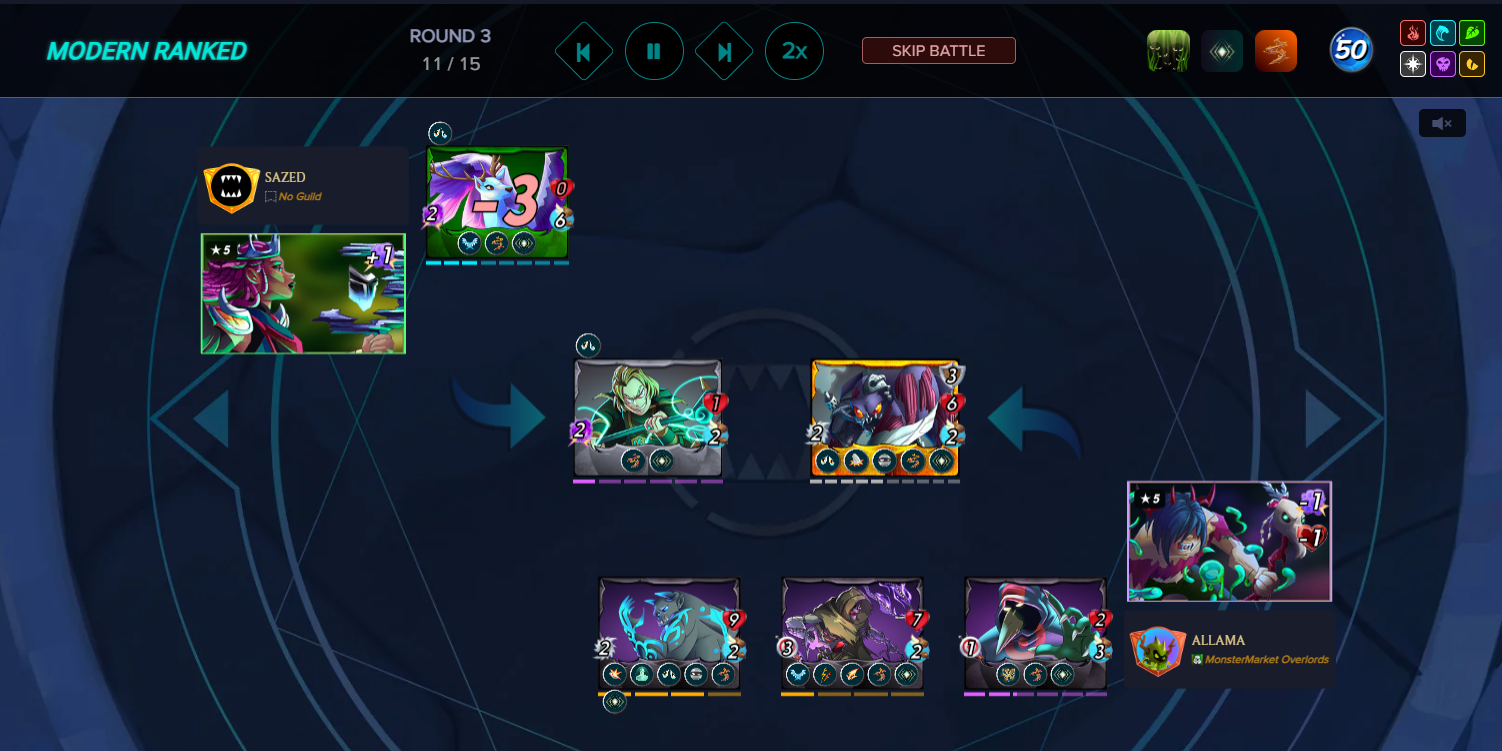Click the white Life splinter icon
The height and width of the screenshot is (751, 1502).
pyautogui.click(x=1413, y=63)
